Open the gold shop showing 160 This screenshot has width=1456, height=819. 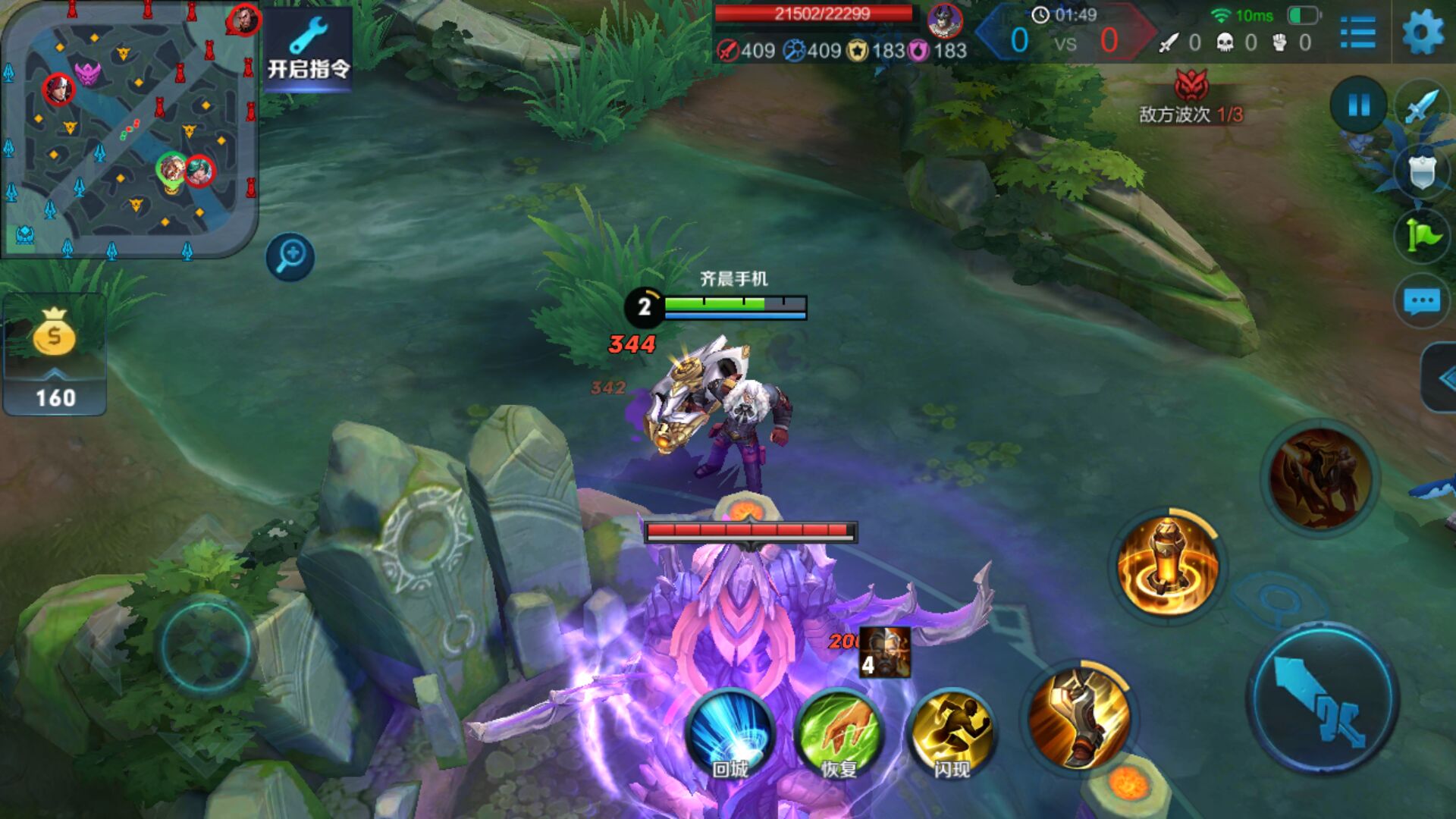coord(55,355)
